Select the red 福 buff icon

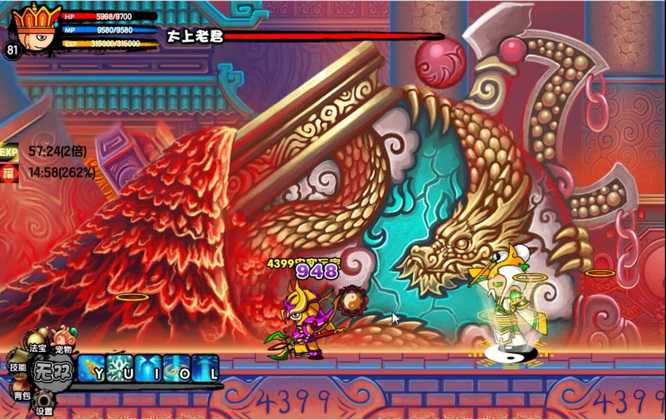pyautogui.click(x=9, y=172)
